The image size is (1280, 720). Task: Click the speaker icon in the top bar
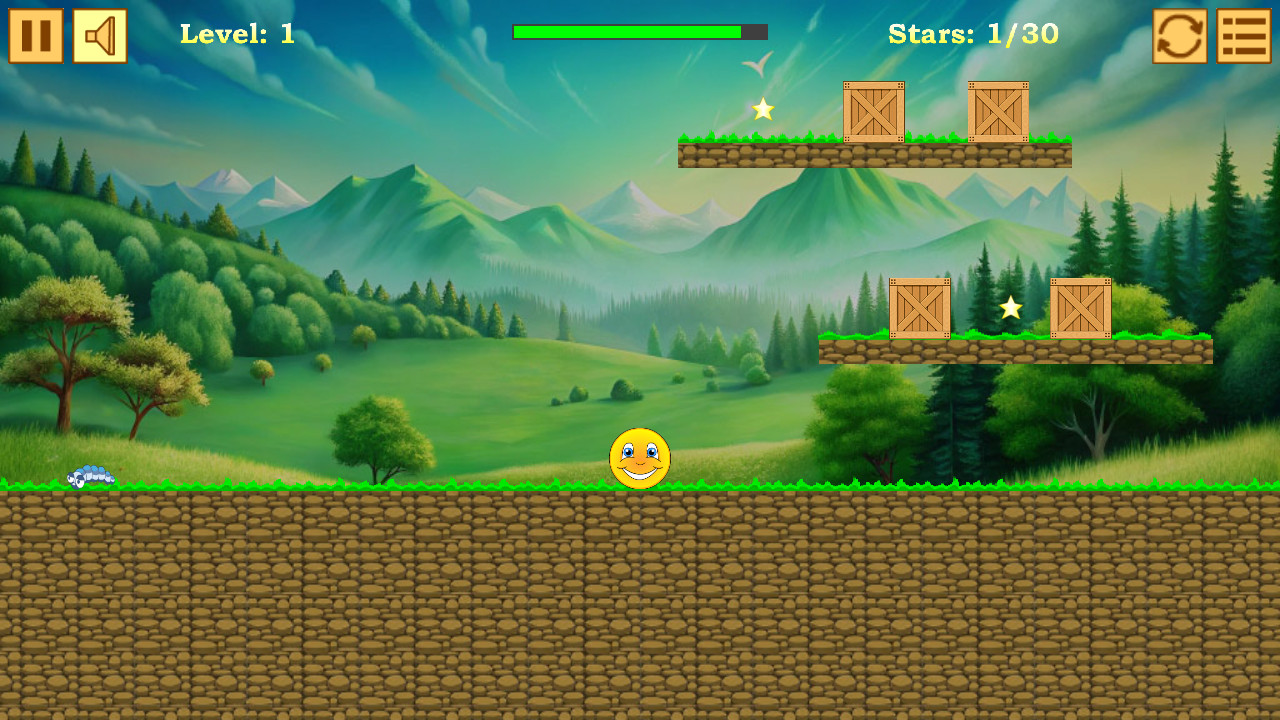[x=98, y=35]
